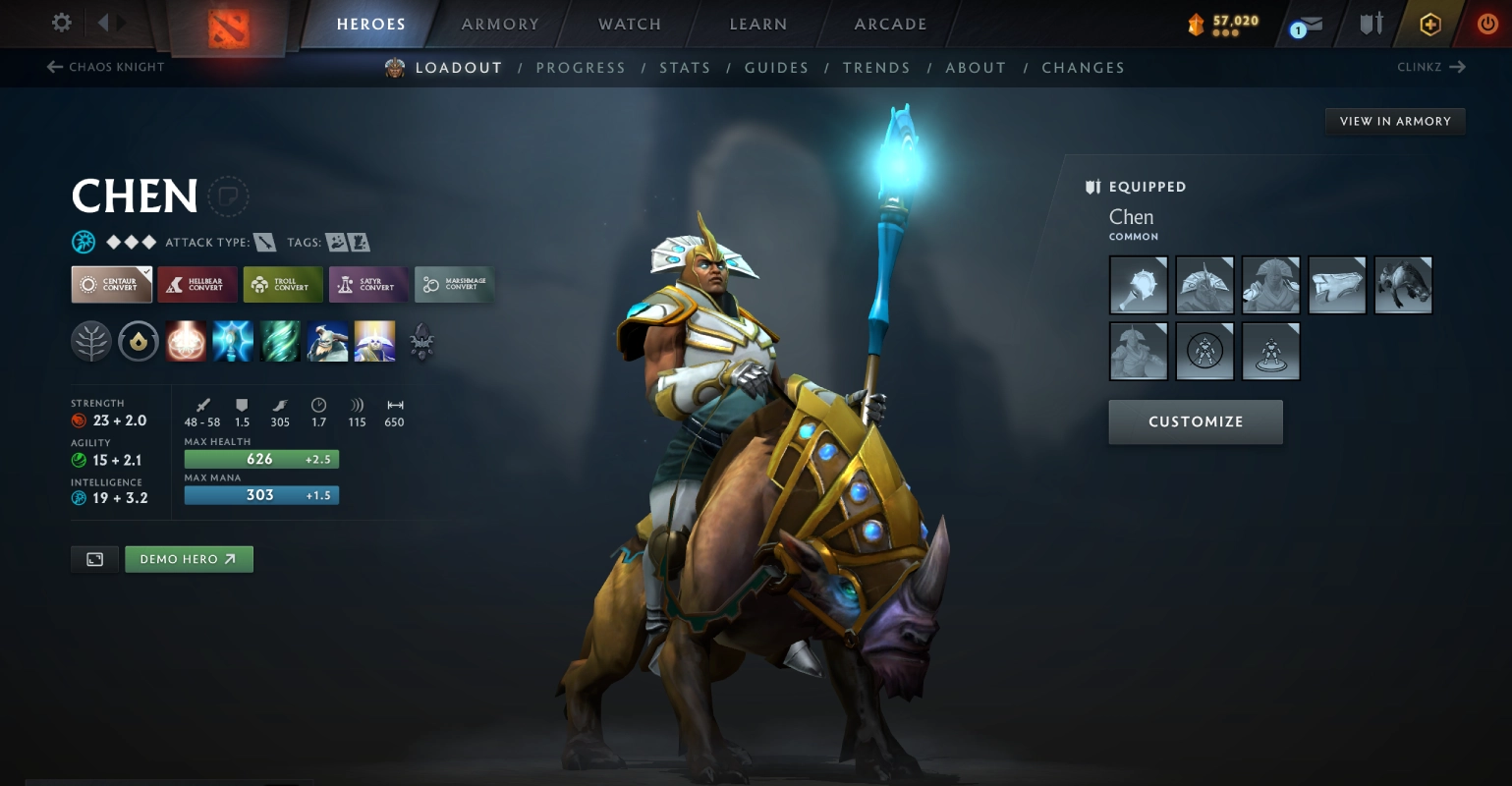Open the settings gear icon

click(x=61, y=23)
